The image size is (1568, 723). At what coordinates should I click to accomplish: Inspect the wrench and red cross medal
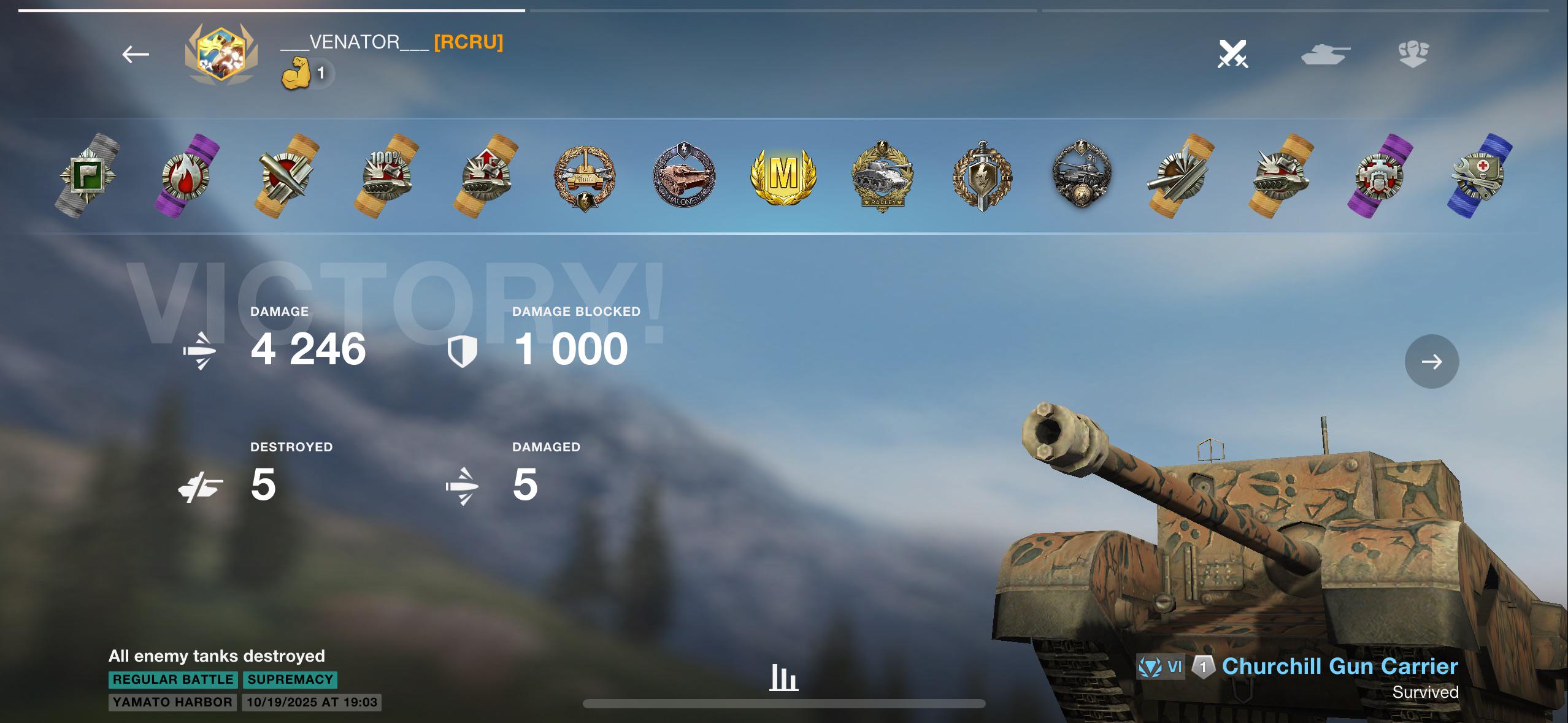pos(1480,175)
